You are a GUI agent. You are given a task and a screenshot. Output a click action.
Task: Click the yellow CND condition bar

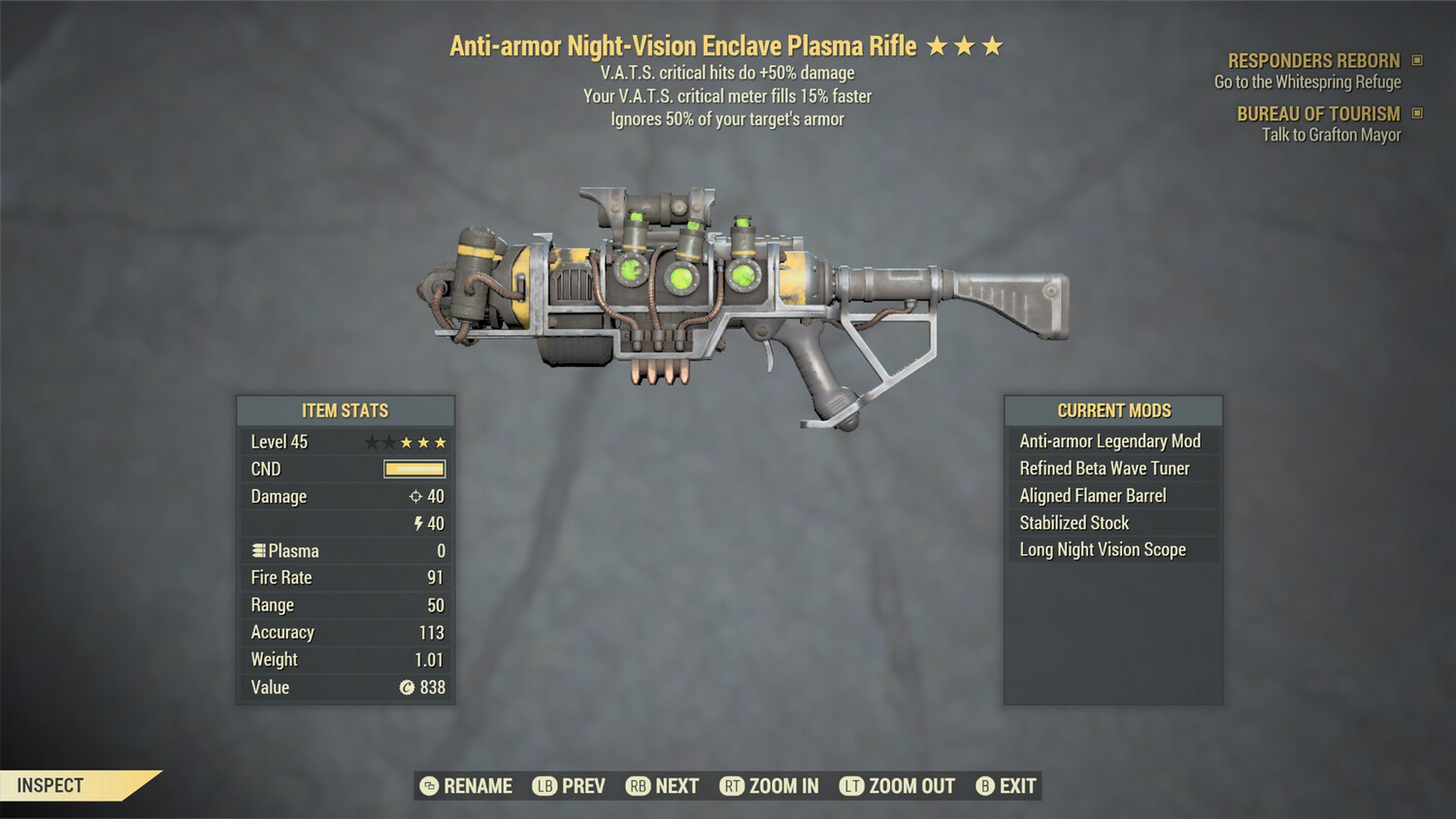[415, 469]
